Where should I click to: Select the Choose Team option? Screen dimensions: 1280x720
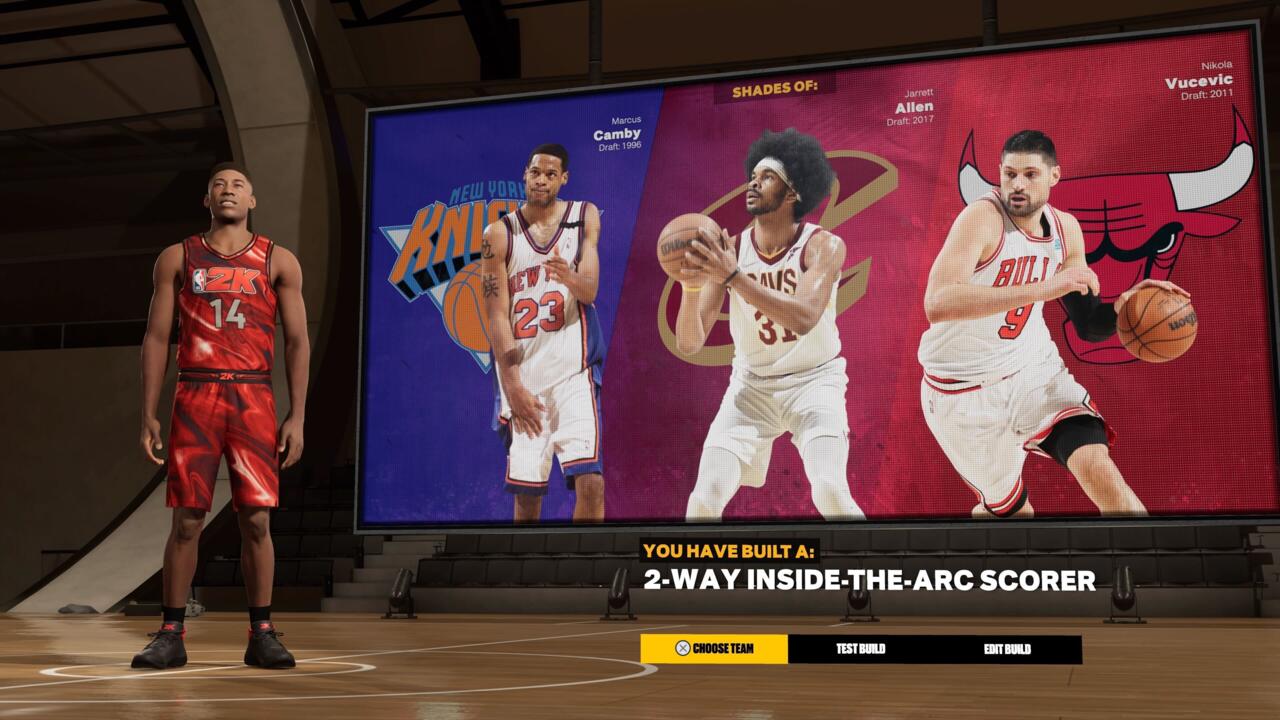pyautogui.click(x=714, y=649)
